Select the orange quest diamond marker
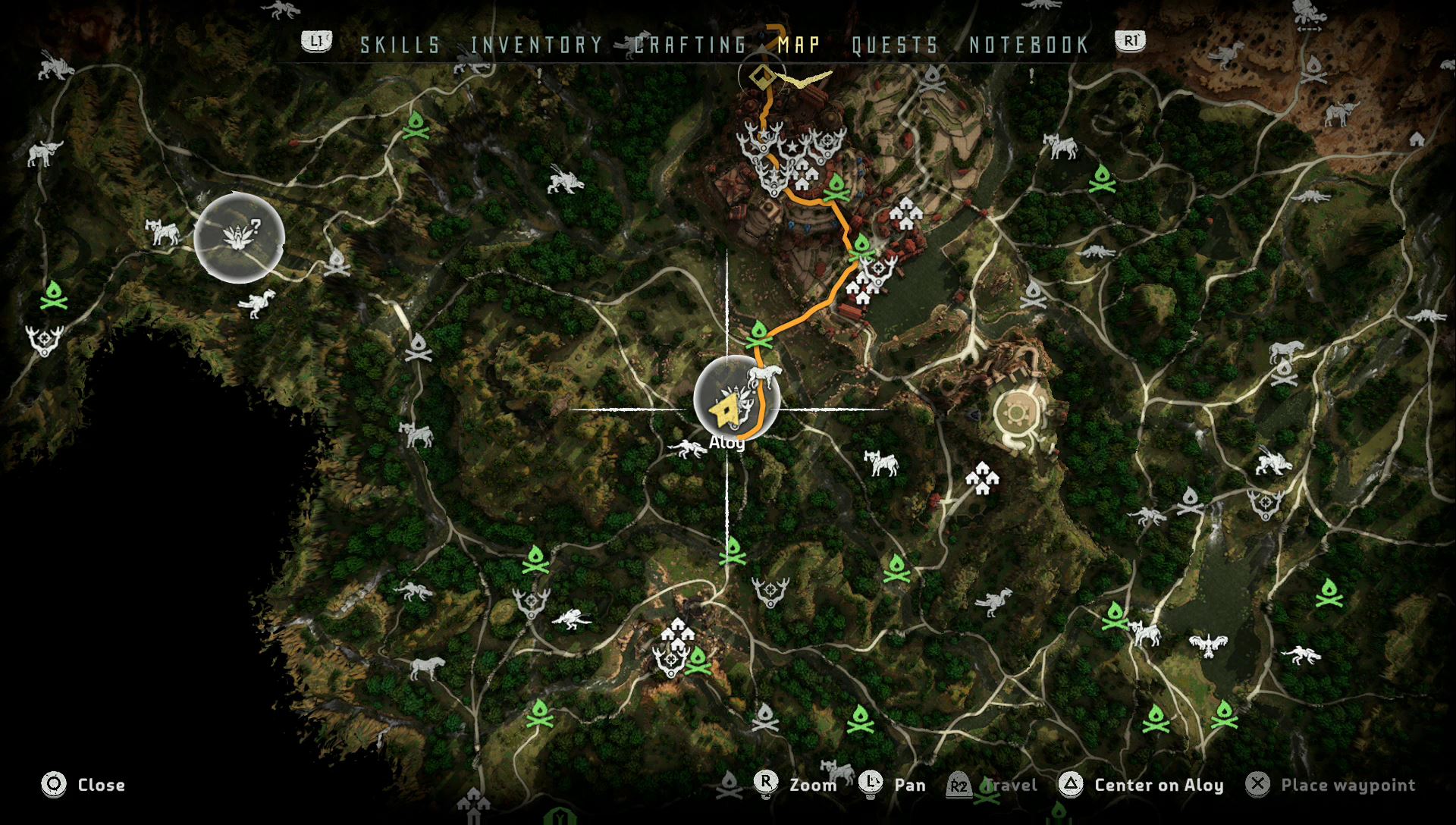Viewport: 1456px width, 825px height. (x=761, y=77)
